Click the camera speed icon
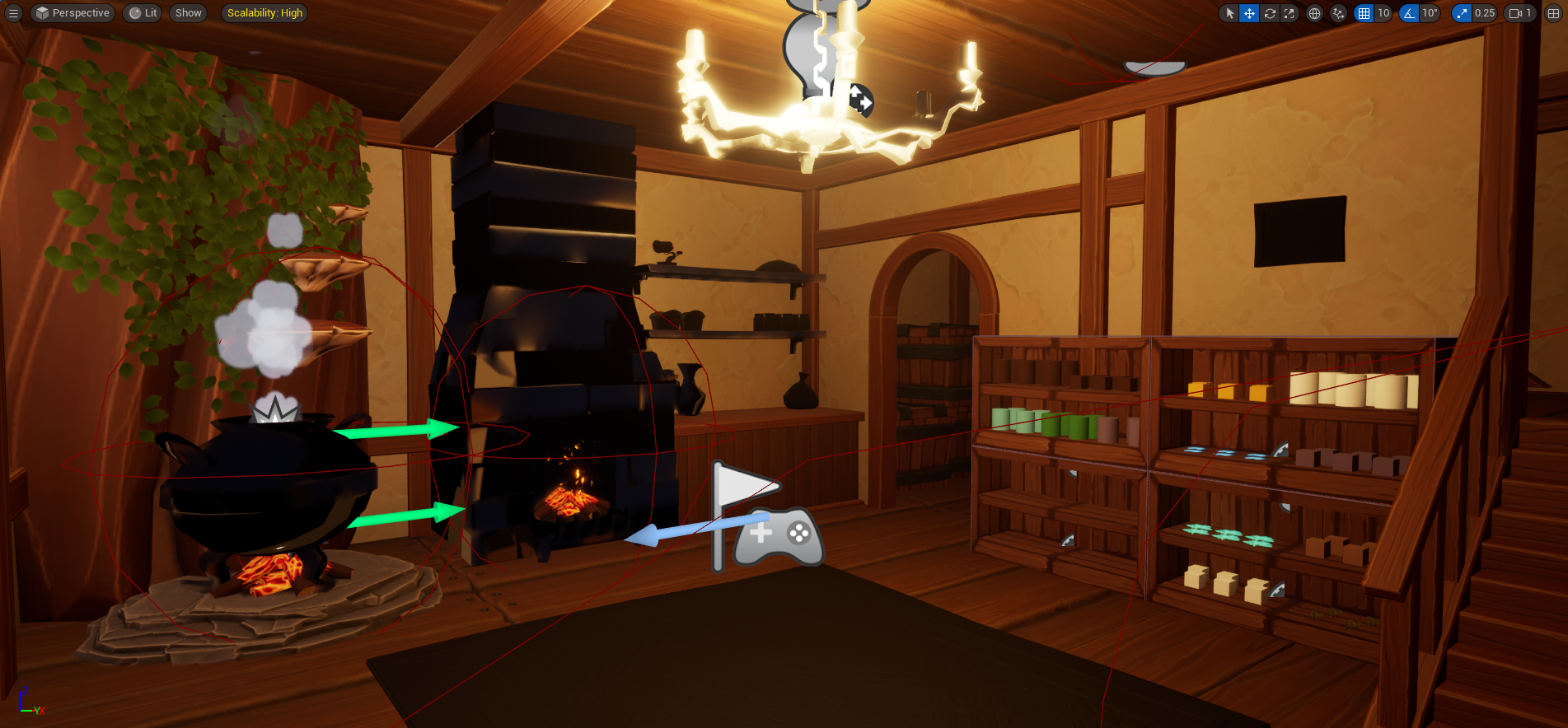The width and height of the screenshot is (1568, 728). [x=1514, y=13]
